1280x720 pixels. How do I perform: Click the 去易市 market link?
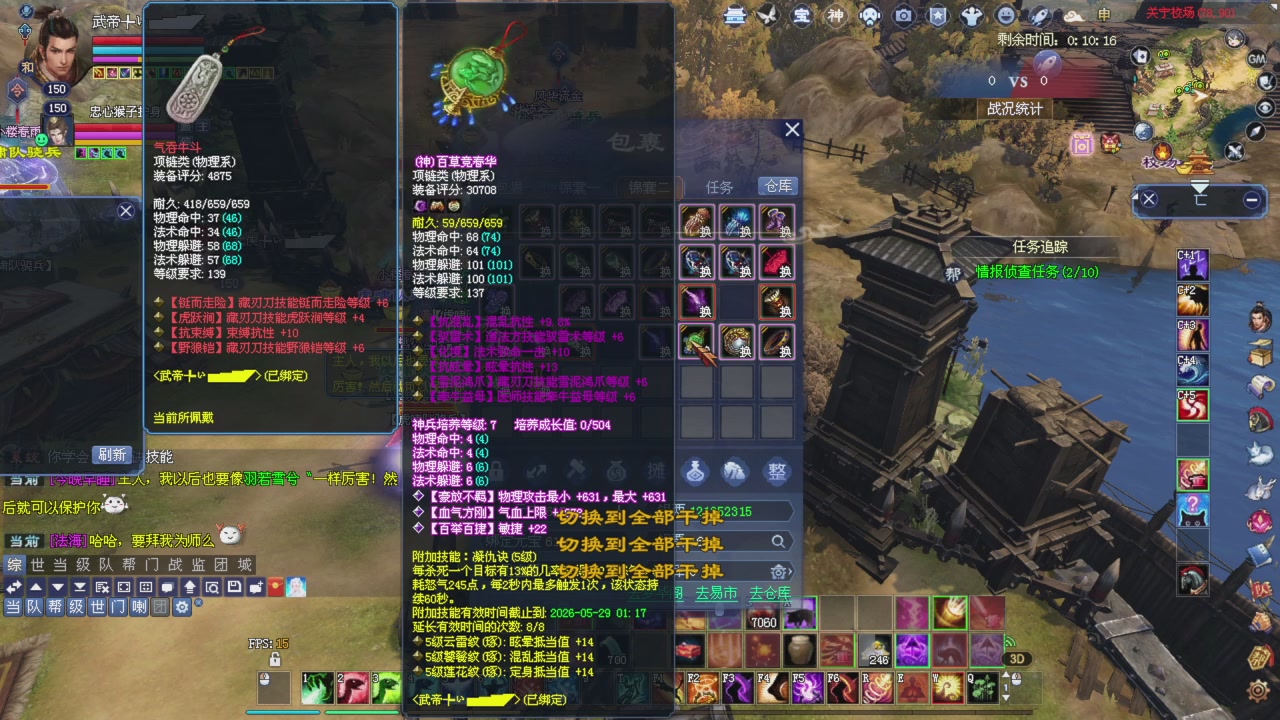click(x=717, y=593)
